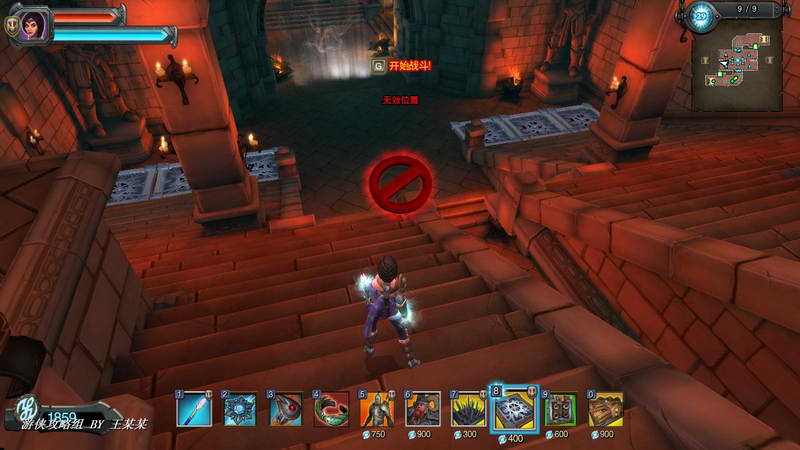The width and height of the screenshot is (800, 450).
Task: Select the highlighted floor trap costing 400
Action: tap(515, 408)
